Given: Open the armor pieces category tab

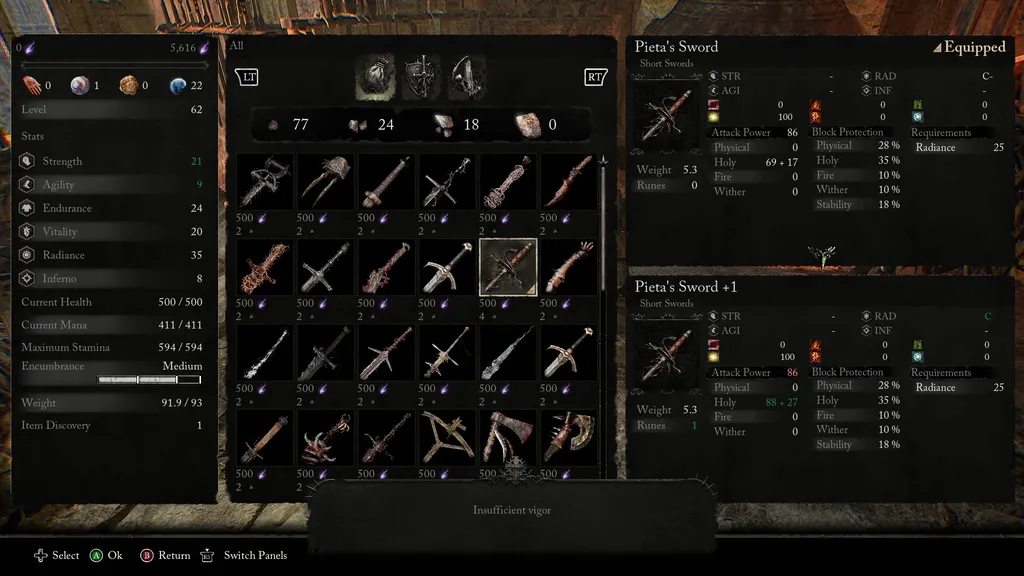Looking at the screenshot, I should [x=467, y=78].
